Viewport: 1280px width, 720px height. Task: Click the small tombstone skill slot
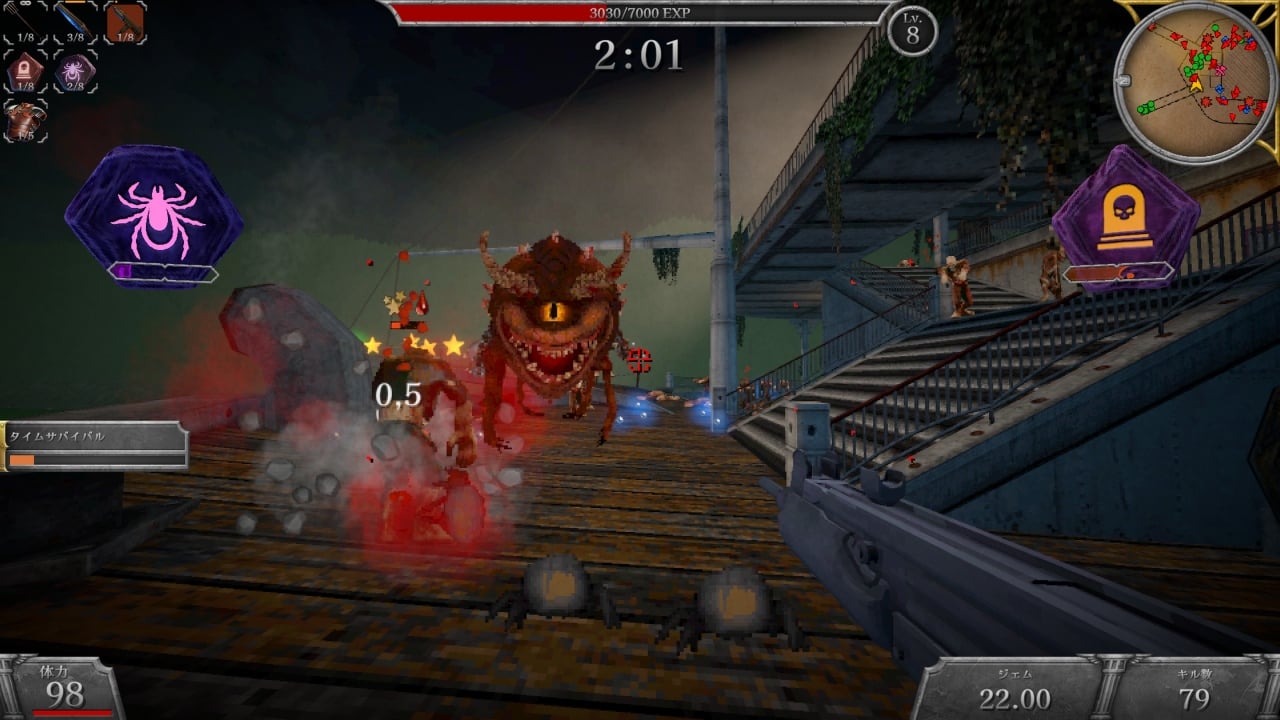click(25, 72)
